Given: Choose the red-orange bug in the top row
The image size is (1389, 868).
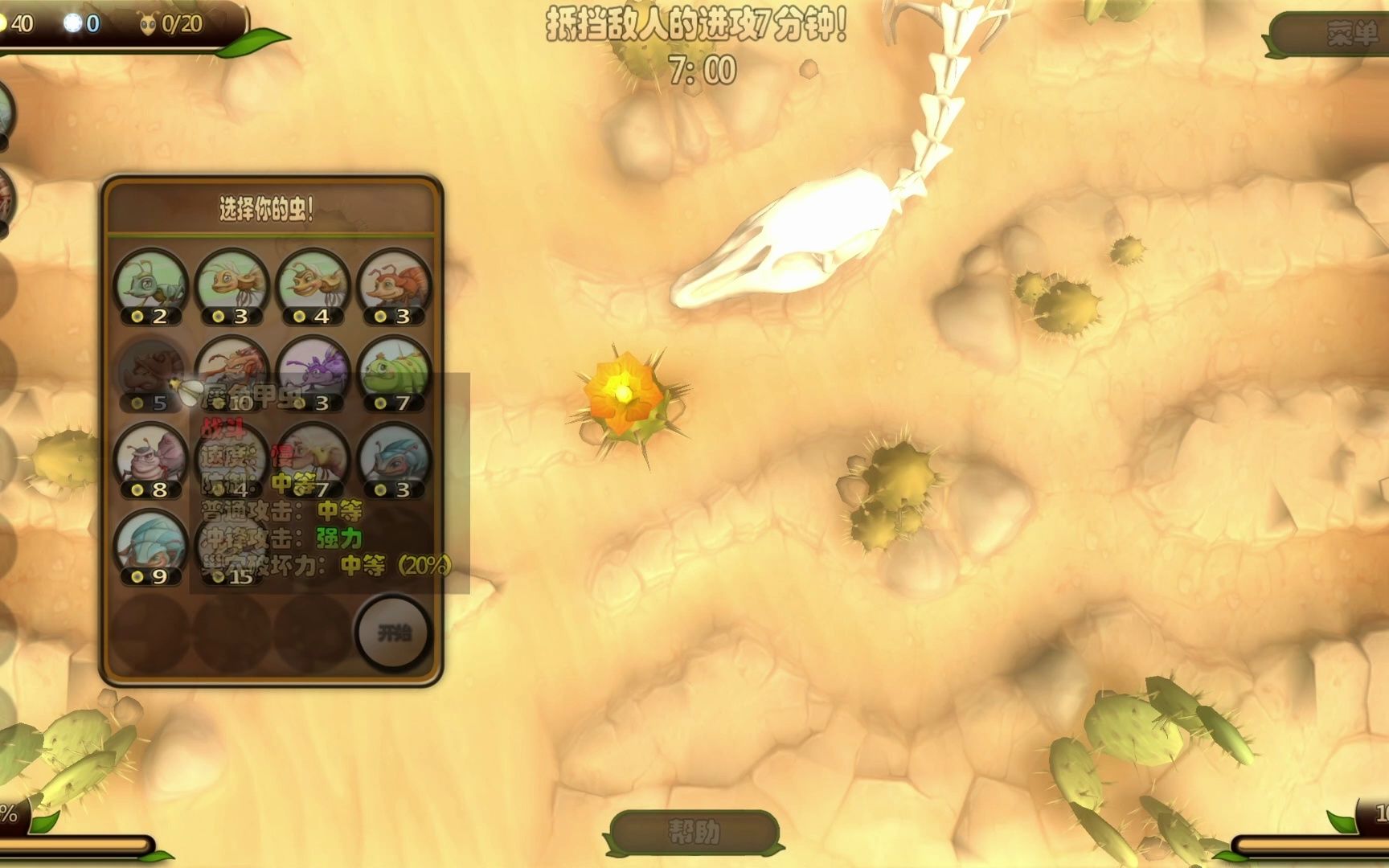Looking at the screenshot, I should [x=394, y=285].
